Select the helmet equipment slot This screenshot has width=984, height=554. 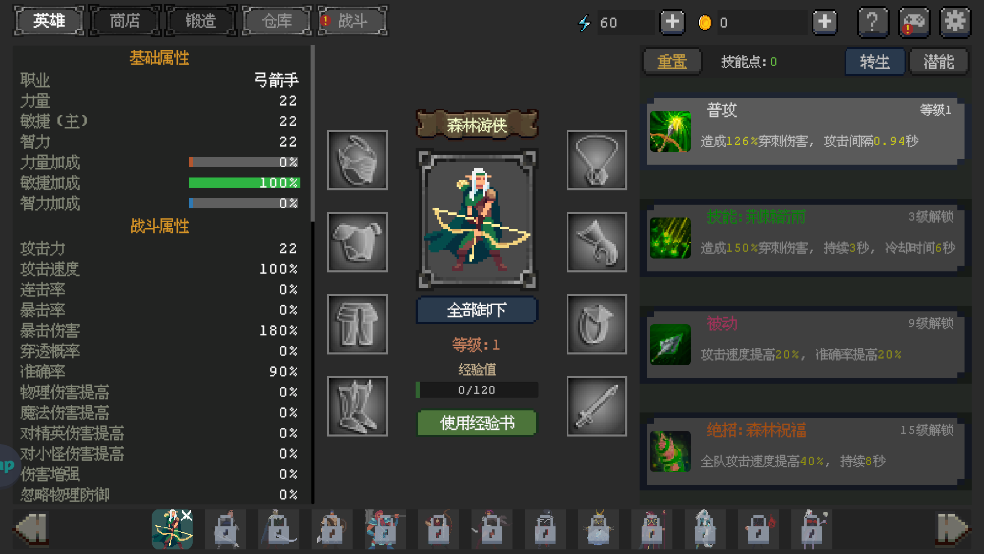(x=357, y=160)
